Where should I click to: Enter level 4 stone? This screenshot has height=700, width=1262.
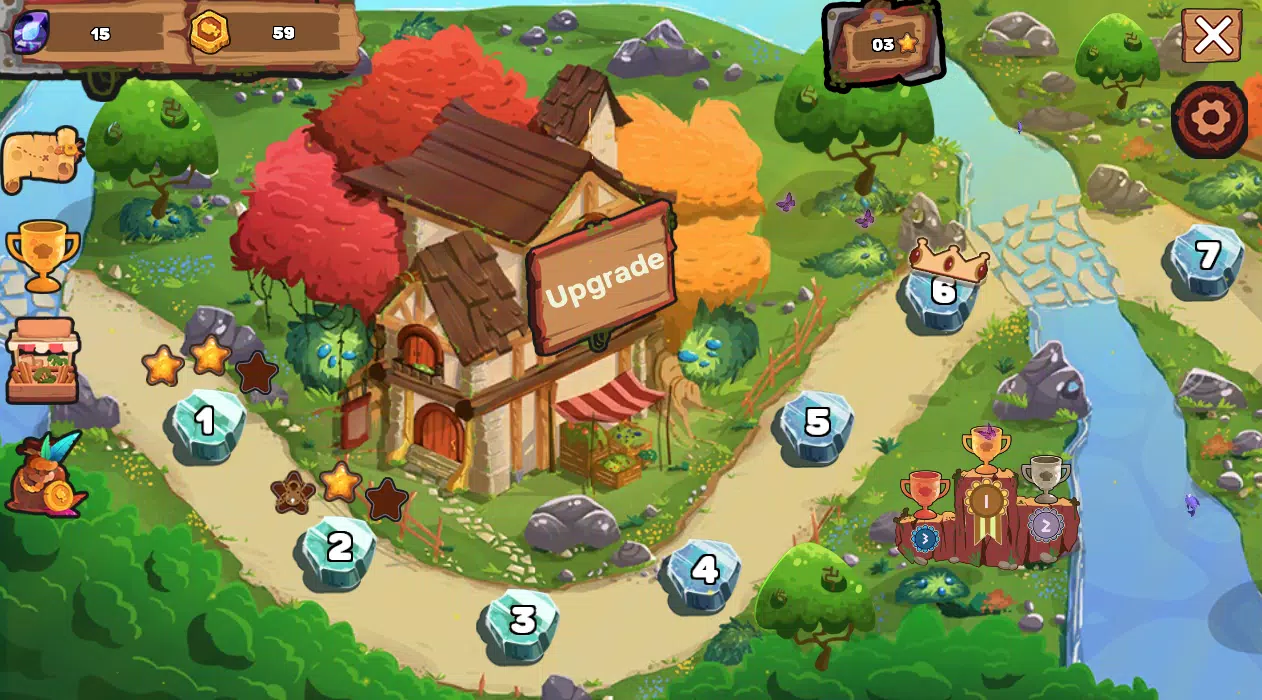(704, 572)
